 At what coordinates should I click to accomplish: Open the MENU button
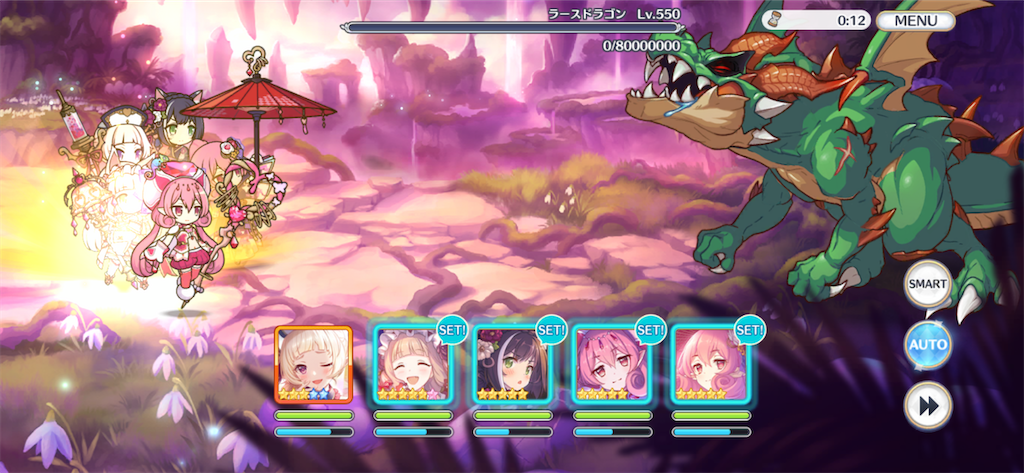915,20
